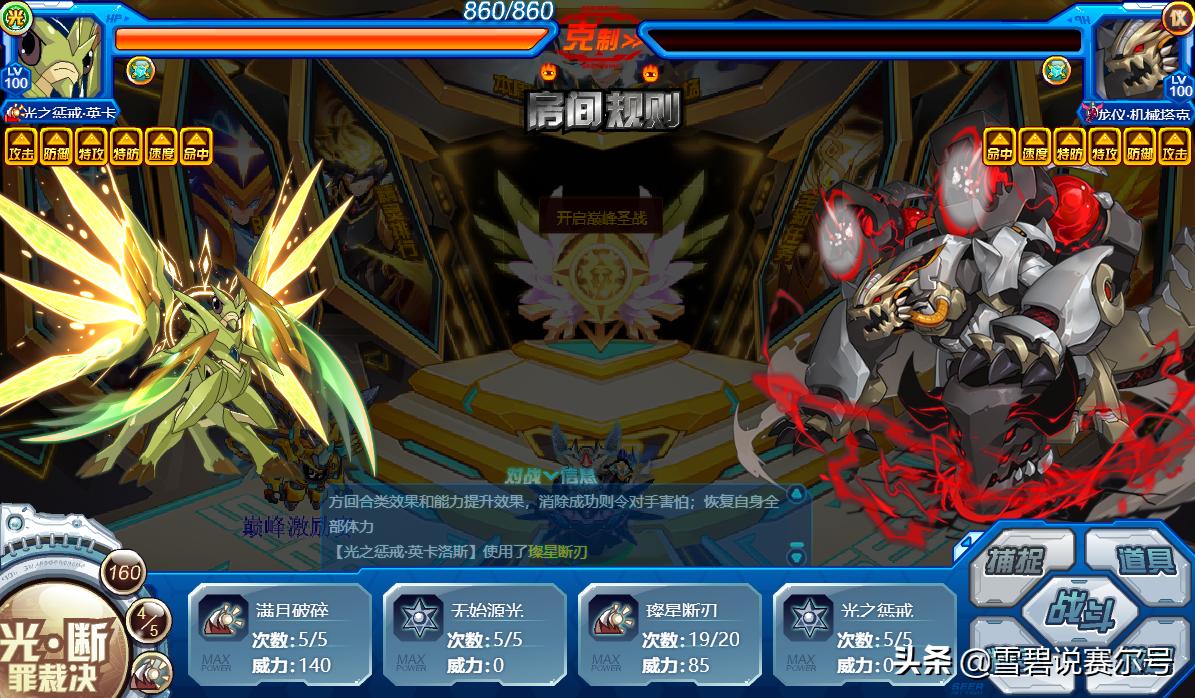Inspect the enemy's 命中 buff icon
The width and height of the screenshot is (1195, 698).
(999, 146)
